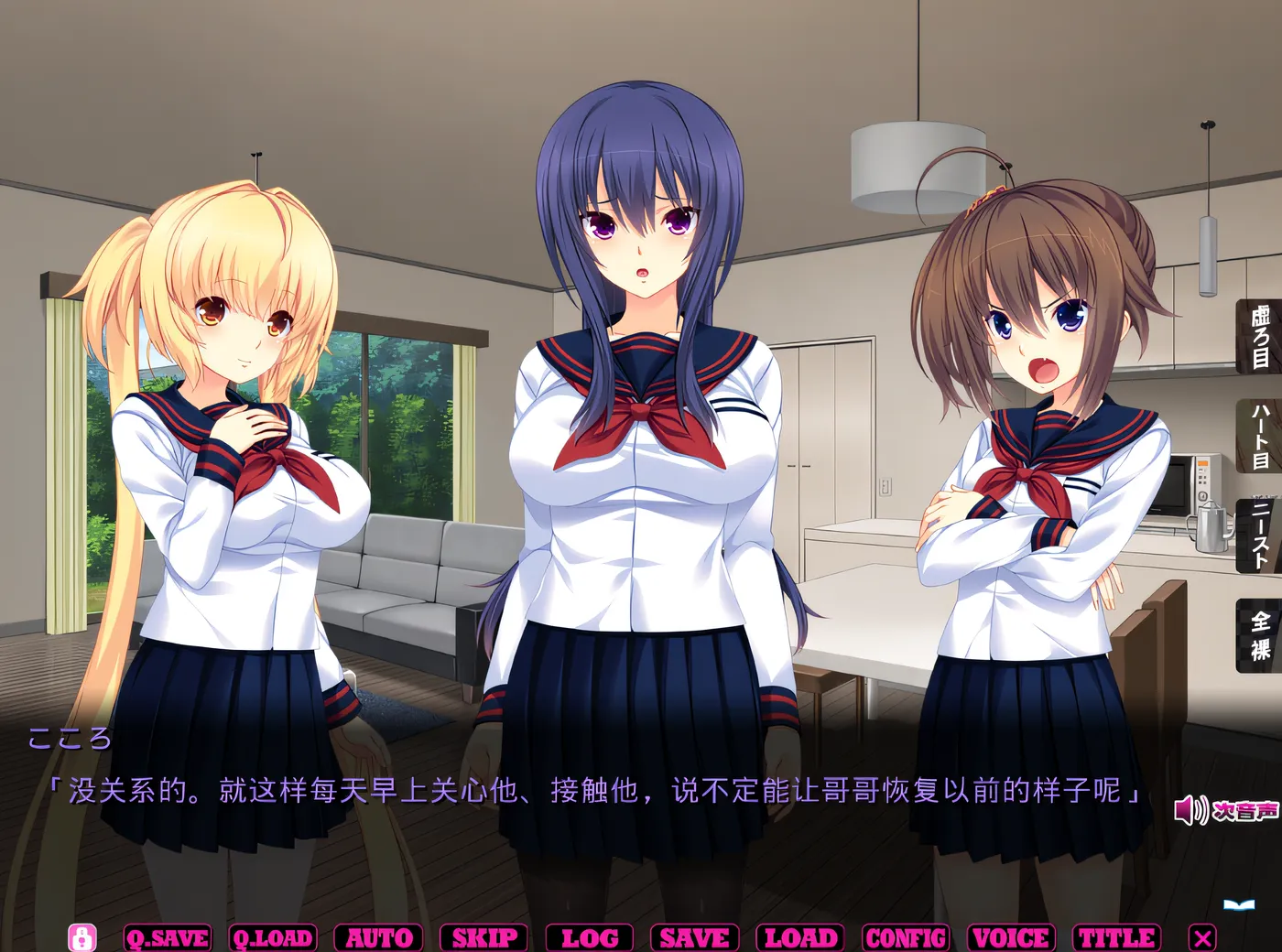Click the speaker name こころ
This screenshot has width=1282, height=952.
(71, 740)
